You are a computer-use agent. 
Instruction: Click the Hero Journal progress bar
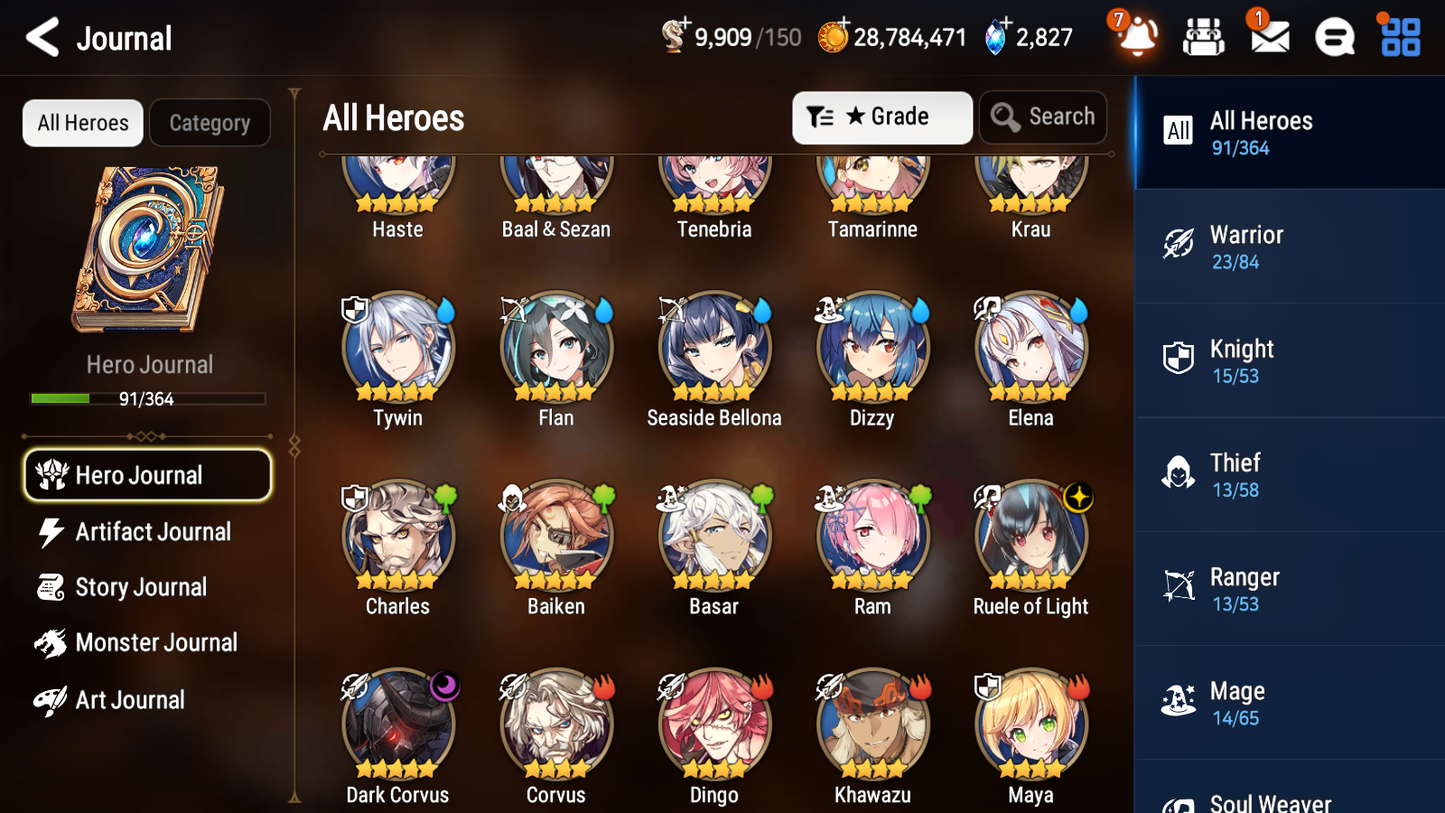149,398
